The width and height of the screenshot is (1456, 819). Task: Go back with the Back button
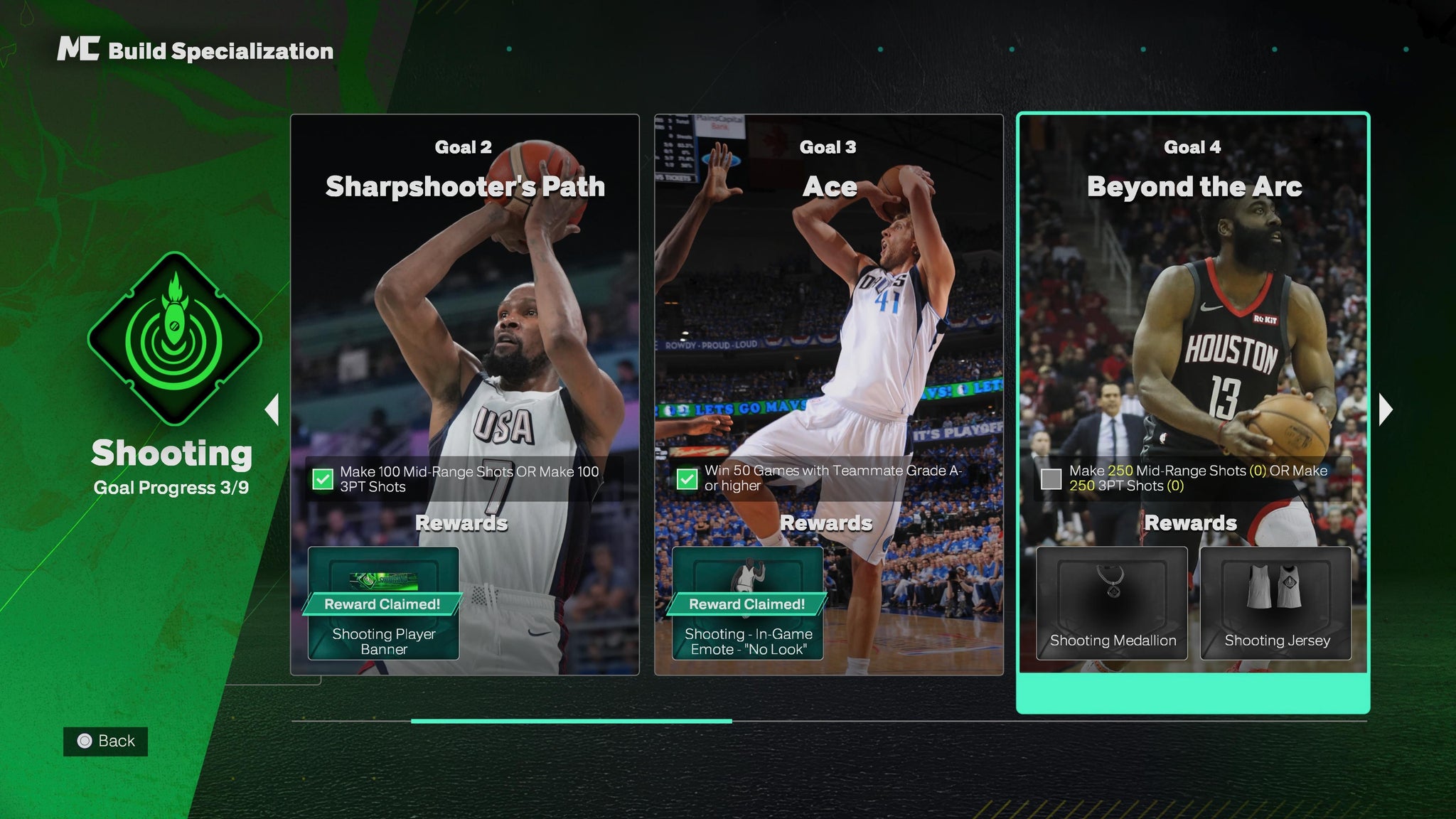[x=105, y=742]
